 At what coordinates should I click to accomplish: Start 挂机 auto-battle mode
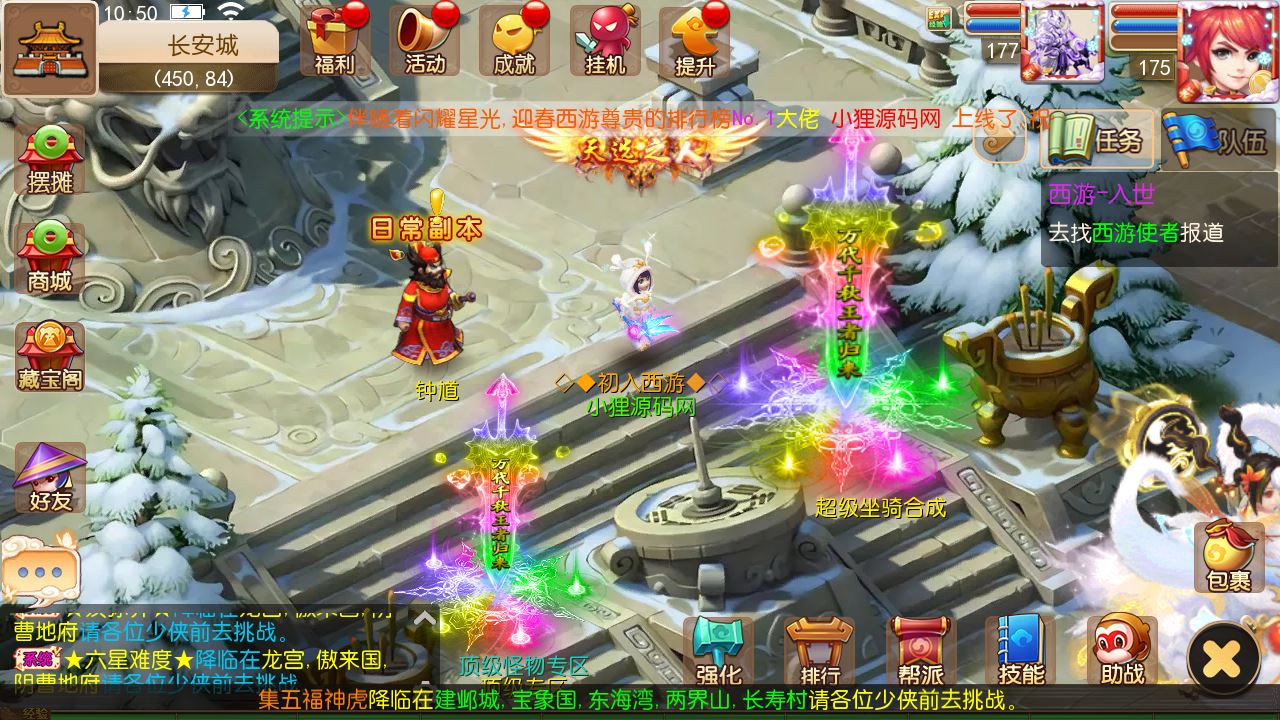click(x=605, y=40)
